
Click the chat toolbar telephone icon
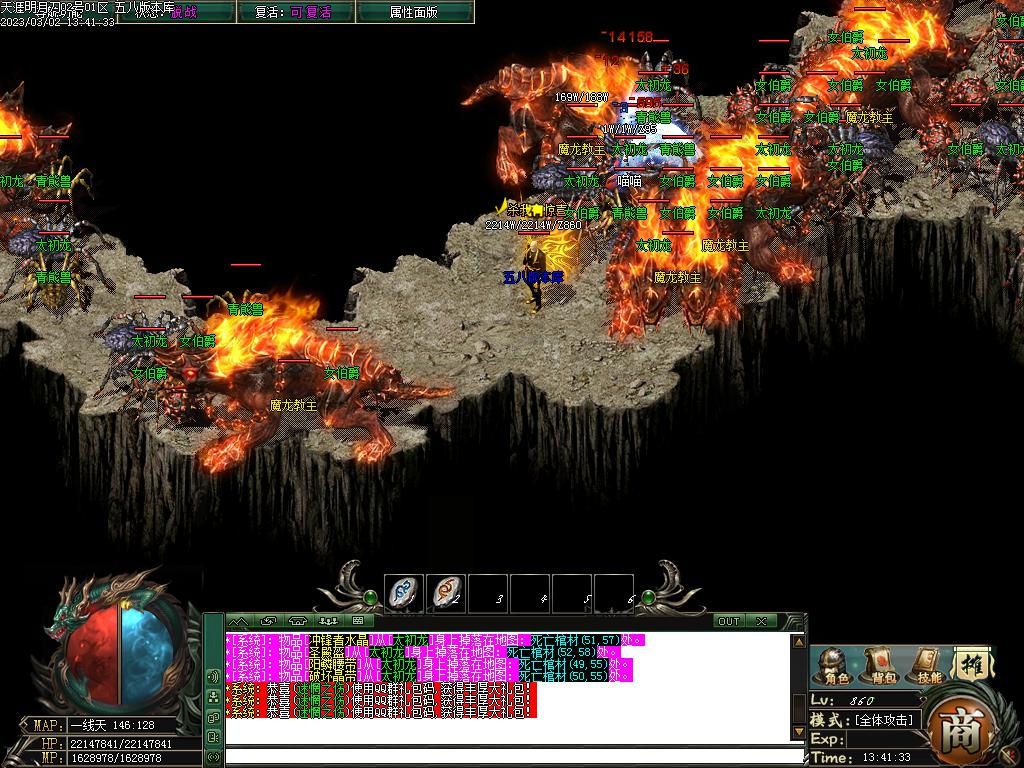tap(297, 621)
